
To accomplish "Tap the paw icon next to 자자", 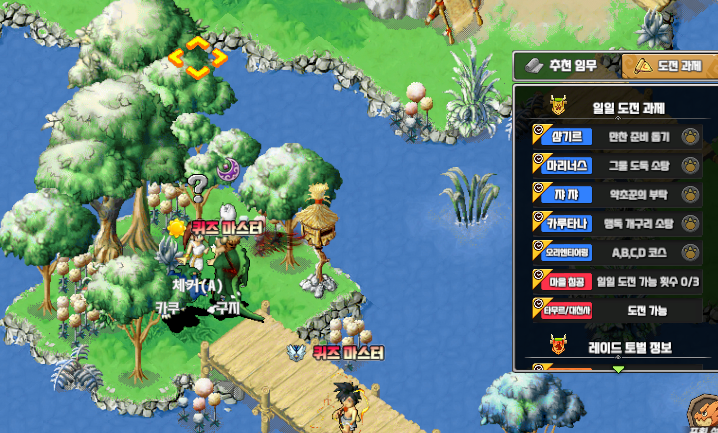I will pyautogui.click(x=690, y=194).
